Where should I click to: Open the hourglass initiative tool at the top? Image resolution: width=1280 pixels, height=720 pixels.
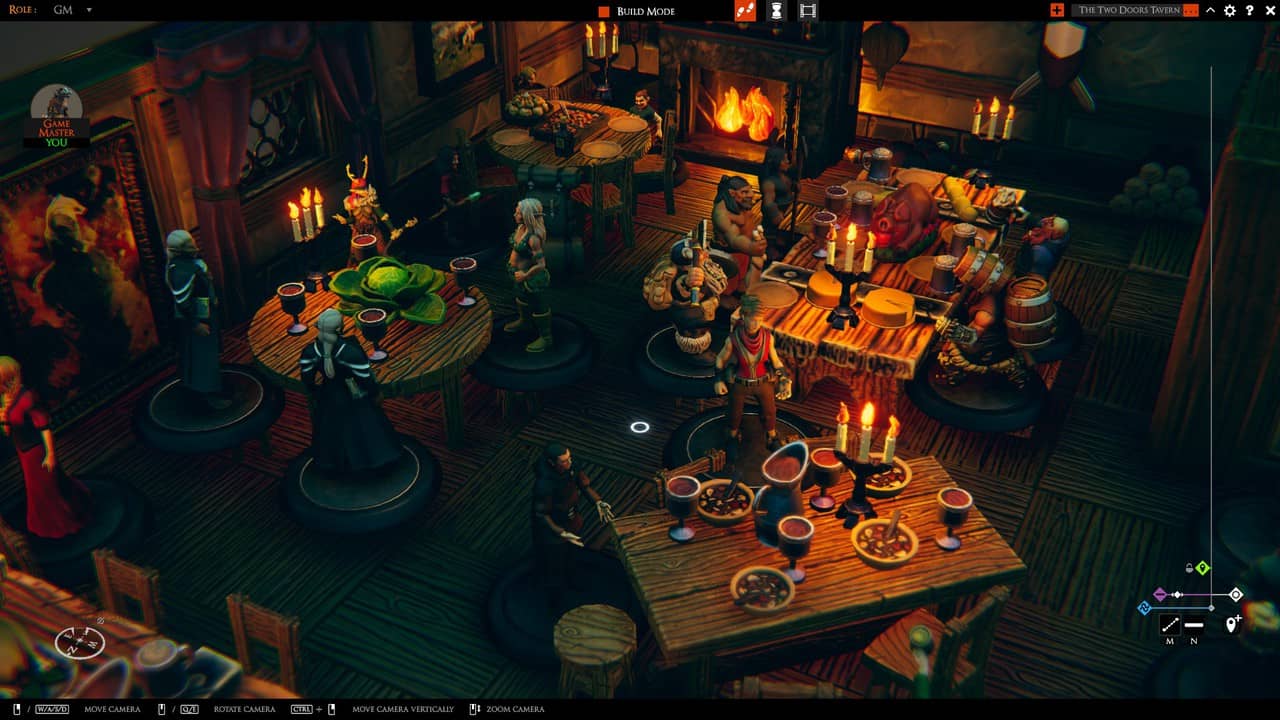778,11
